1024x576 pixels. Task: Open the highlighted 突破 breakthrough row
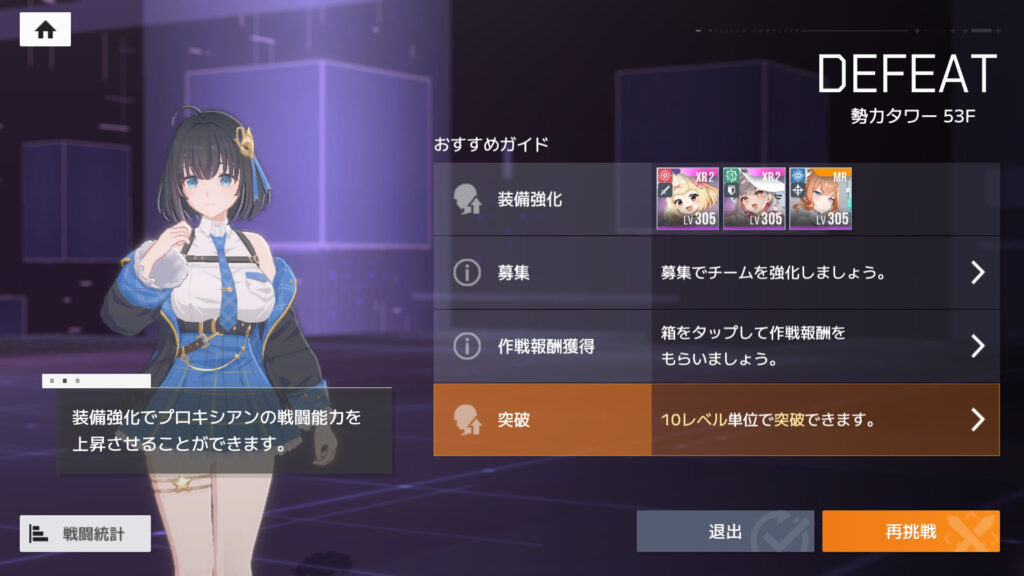tap(716, 420)
